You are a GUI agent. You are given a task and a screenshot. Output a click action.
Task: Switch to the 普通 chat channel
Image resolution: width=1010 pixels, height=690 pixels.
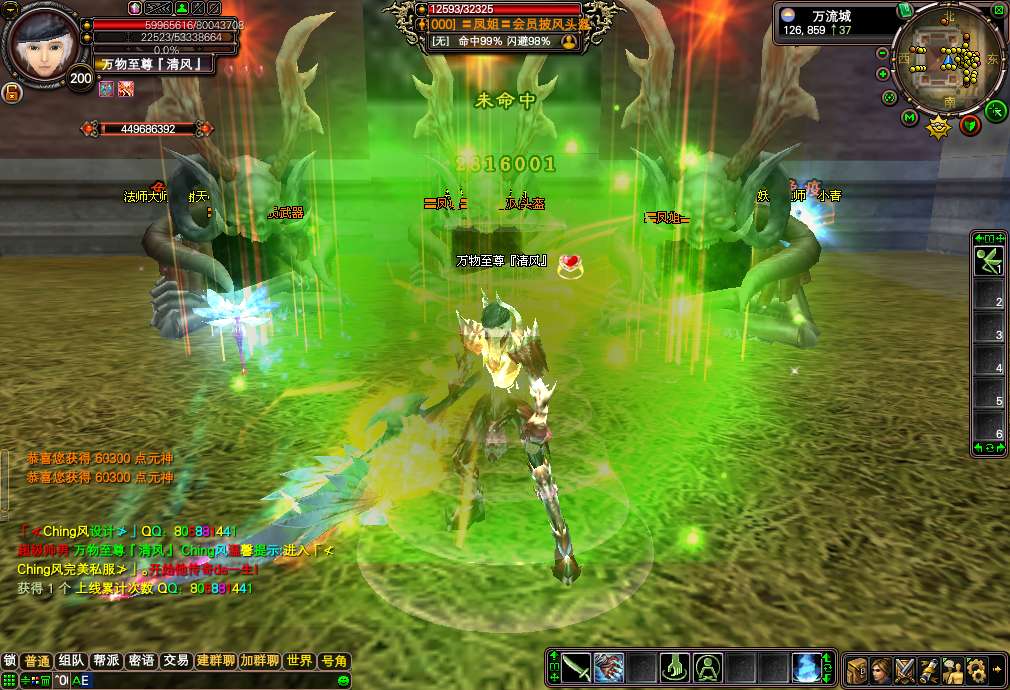coord(37,661)
